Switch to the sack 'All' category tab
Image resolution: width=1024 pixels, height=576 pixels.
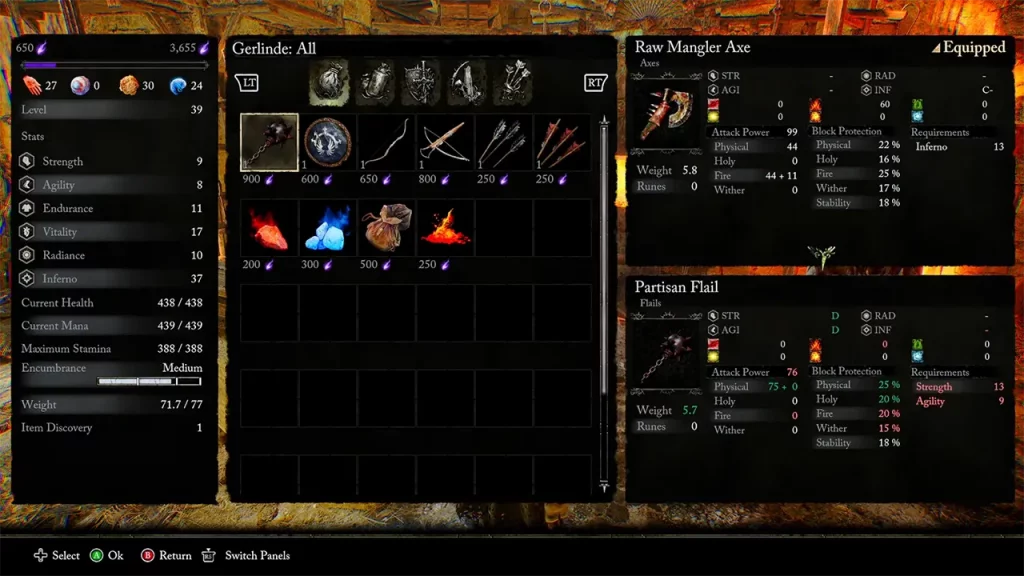[329, 83]
